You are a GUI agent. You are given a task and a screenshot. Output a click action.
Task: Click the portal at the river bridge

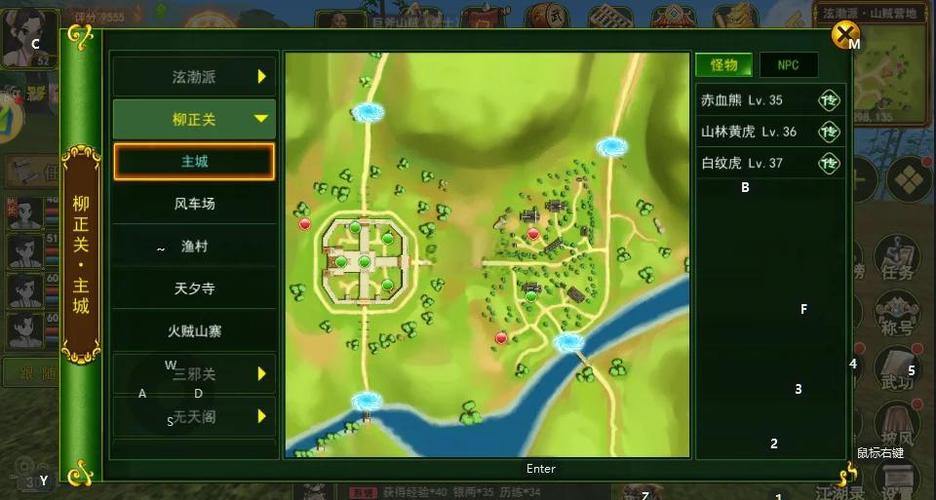tap(568, 343)
